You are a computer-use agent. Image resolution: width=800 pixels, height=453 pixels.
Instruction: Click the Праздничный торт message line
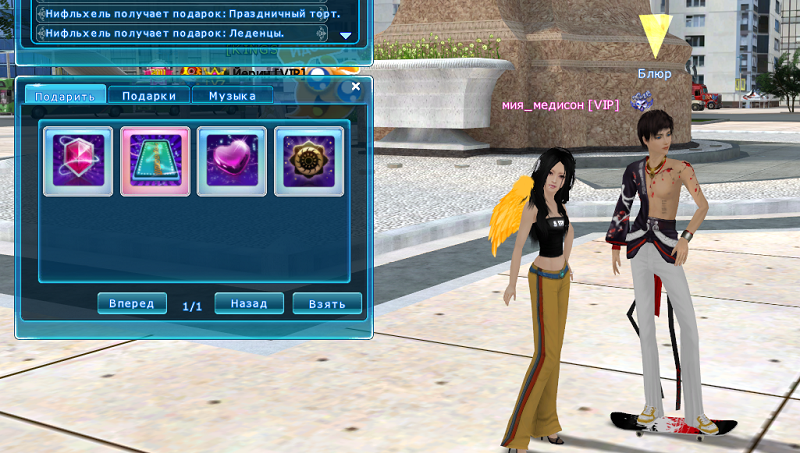(182, 14)
